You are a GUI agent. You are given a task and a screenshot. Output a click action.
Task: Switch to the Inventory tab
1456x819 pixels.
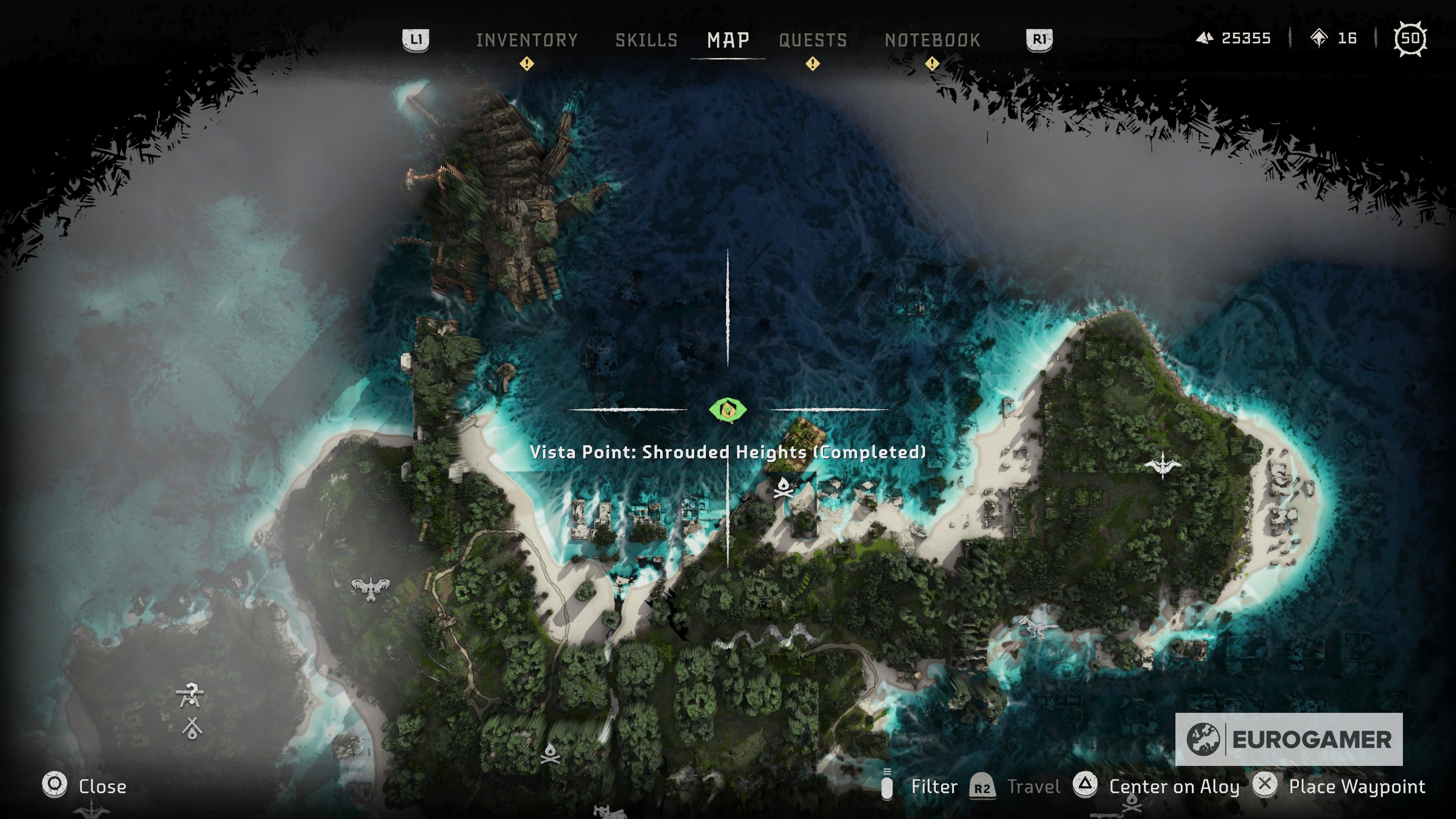click(x=527, y=40)
